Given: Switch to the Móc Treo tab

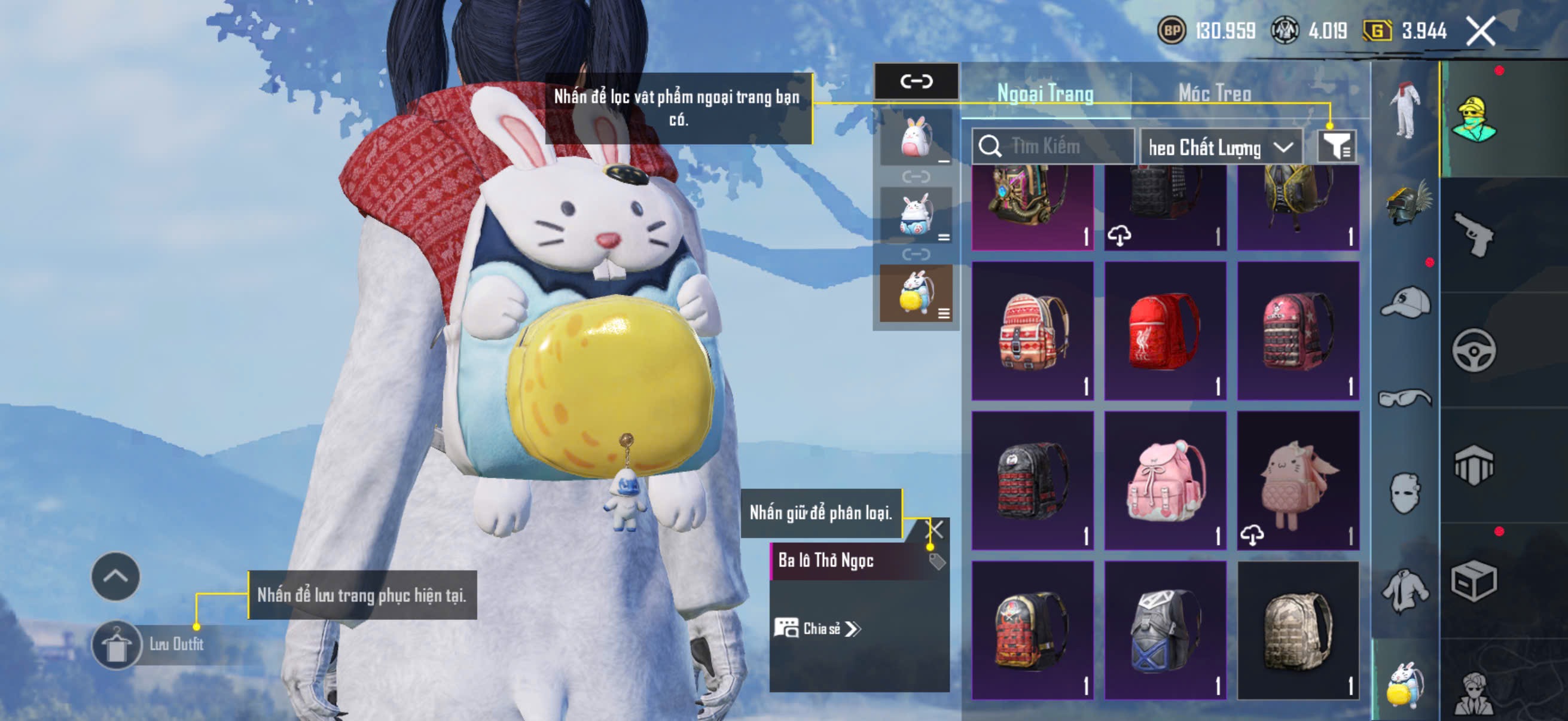Looking at the screenshot, I should (x=1215, y=94).
